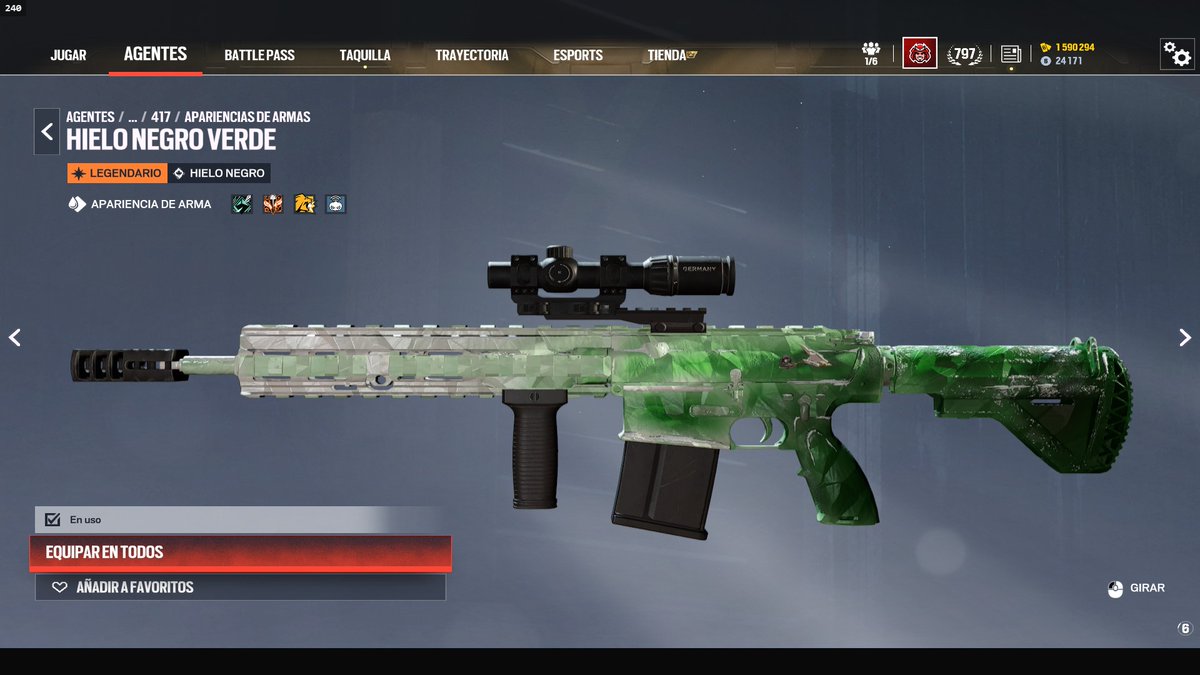Show the next weapon skin

[x=1185, y=338]
